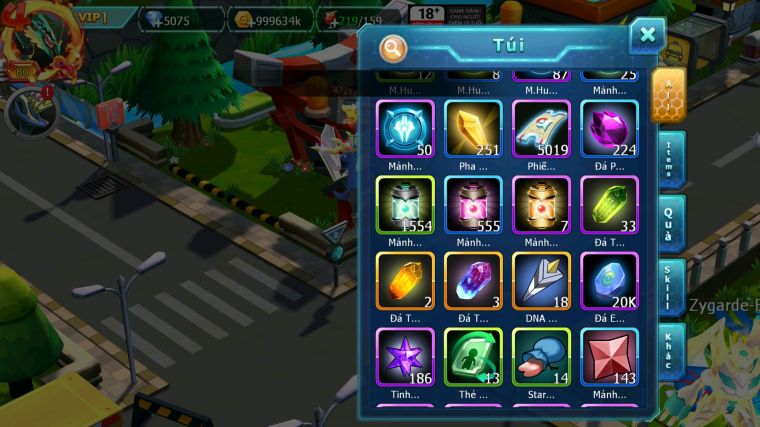Viewport: 760px width, 427px height.
Task: Show the Skill tab
Action: [x=671, y=288]
